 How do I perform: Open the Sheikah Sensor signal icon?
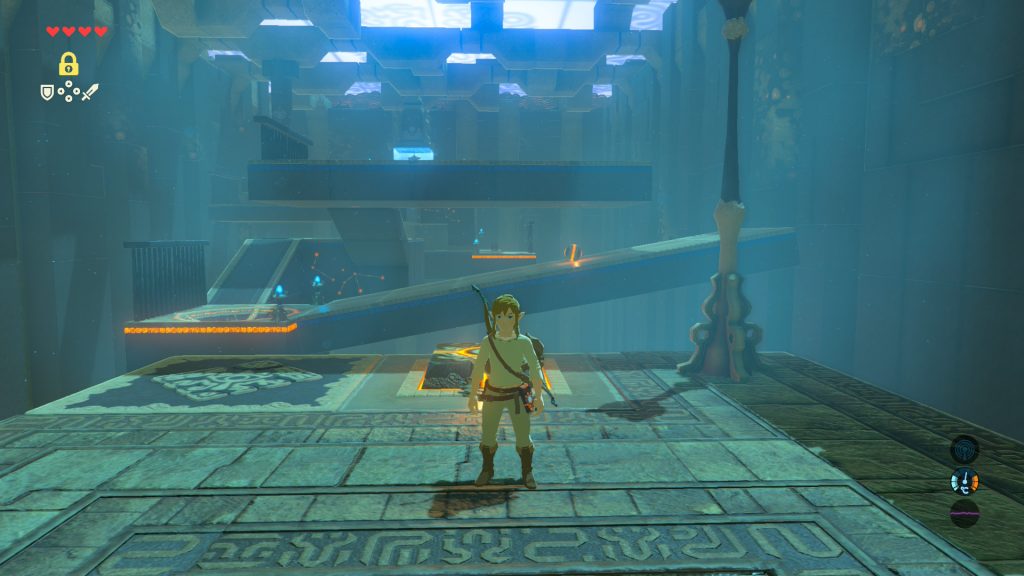click(964, 449)
